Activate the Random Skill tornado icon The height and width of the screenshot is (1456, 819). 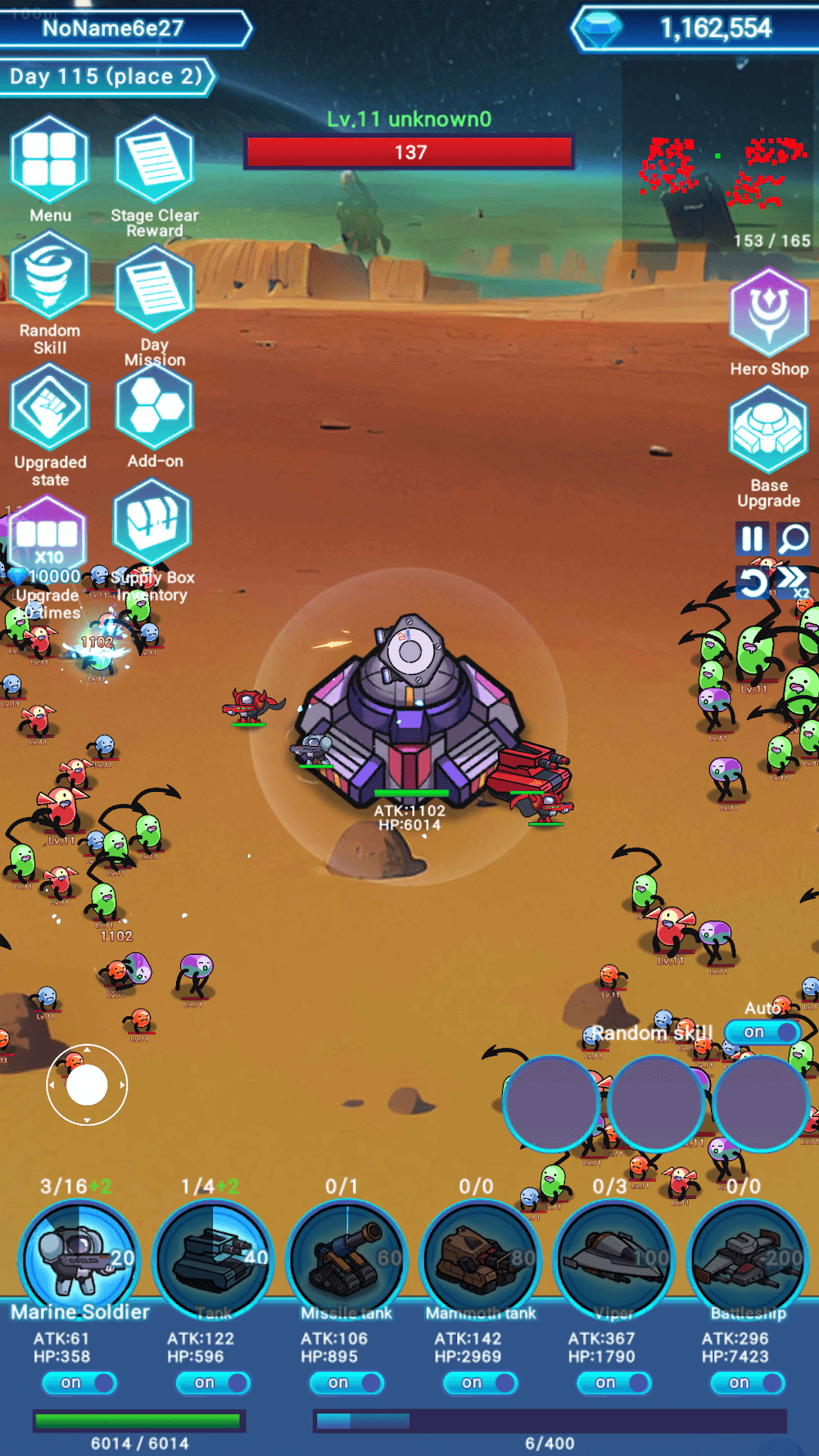[x=49, y=277]
